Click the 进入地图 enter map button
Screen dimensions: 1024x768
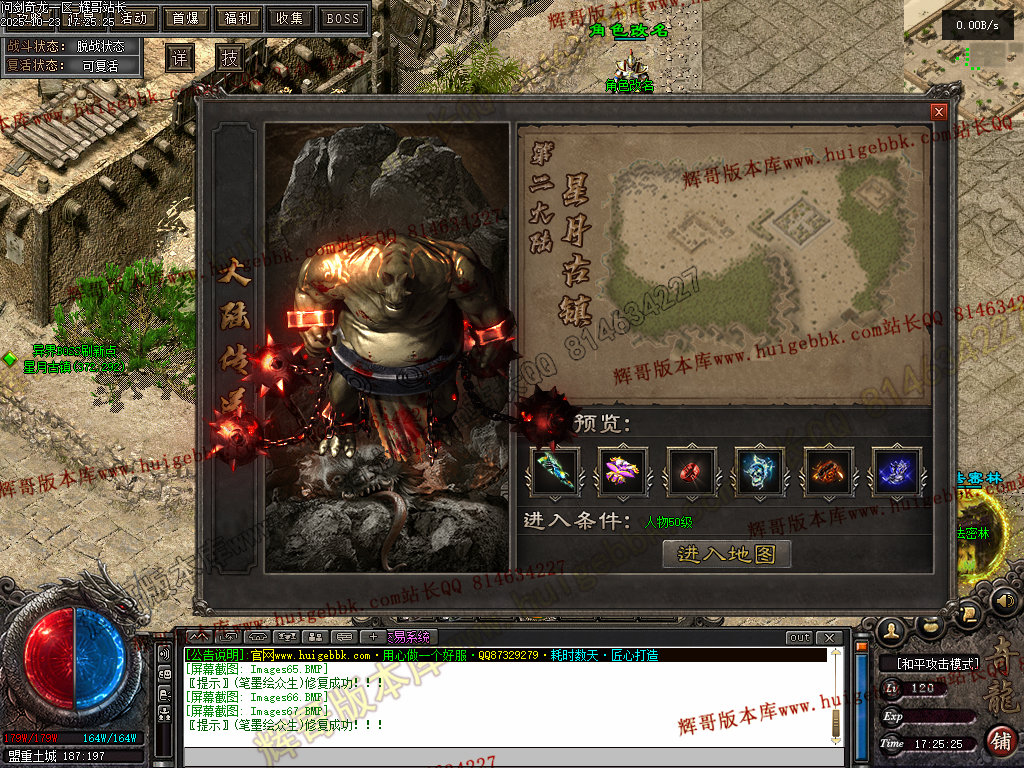[x=726, y=554]
